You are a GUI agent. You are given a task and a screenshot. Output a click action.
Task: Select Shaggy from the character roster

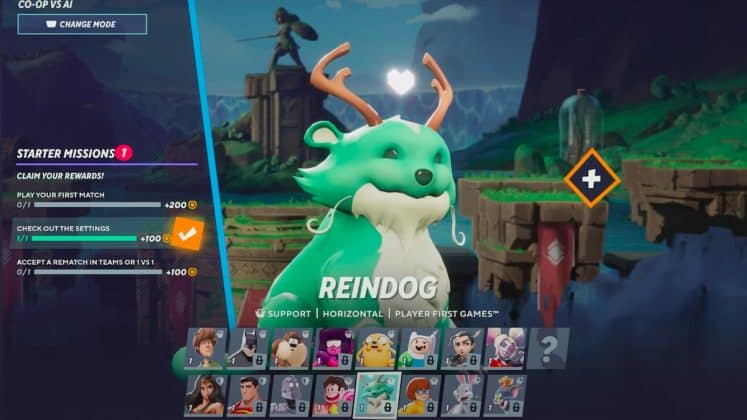(x=206, y=348)
